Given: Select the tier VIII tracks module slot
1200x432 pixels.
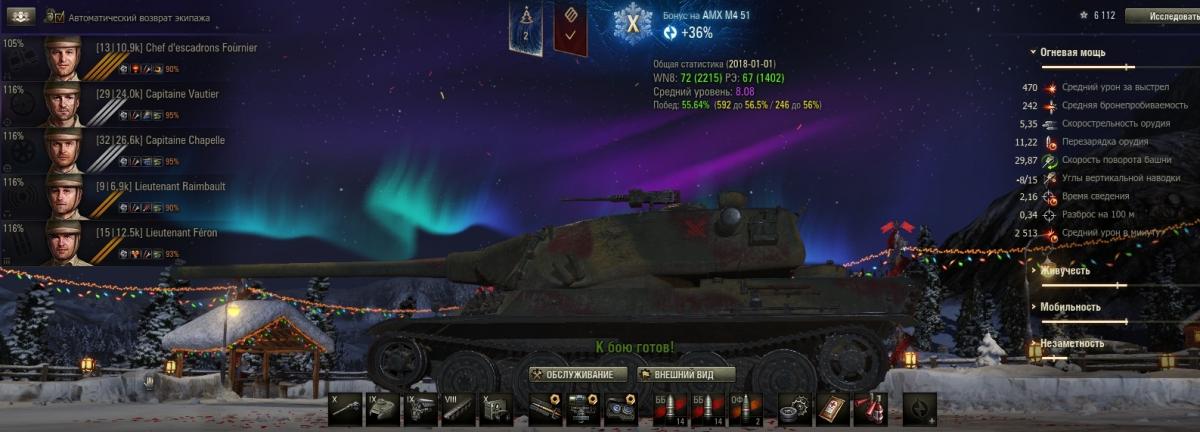Looking at the screenshot, I should coord(458,409).
